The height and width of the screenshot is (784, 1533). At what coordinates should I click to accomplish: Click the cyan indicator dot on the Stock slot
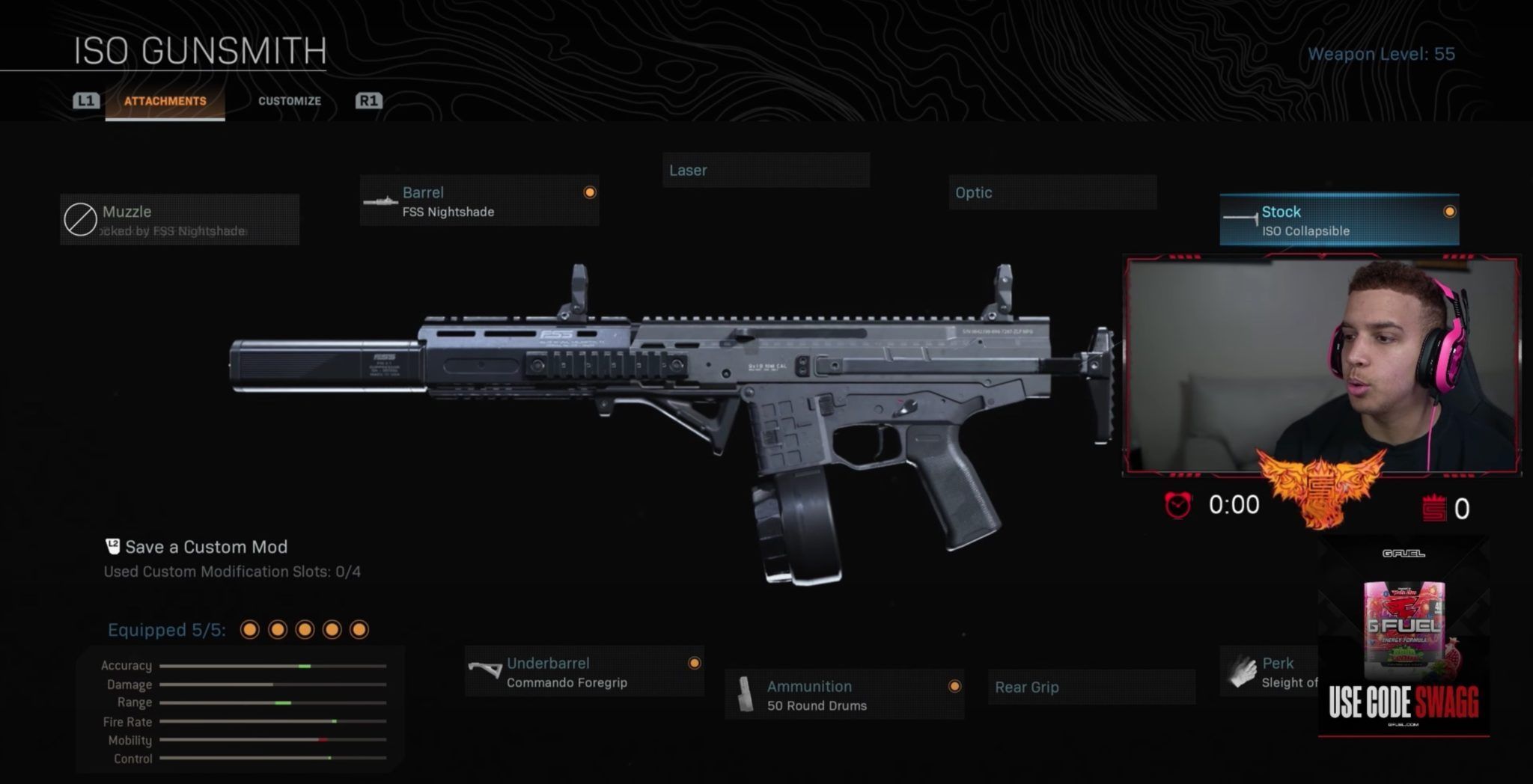(1448, 212)
